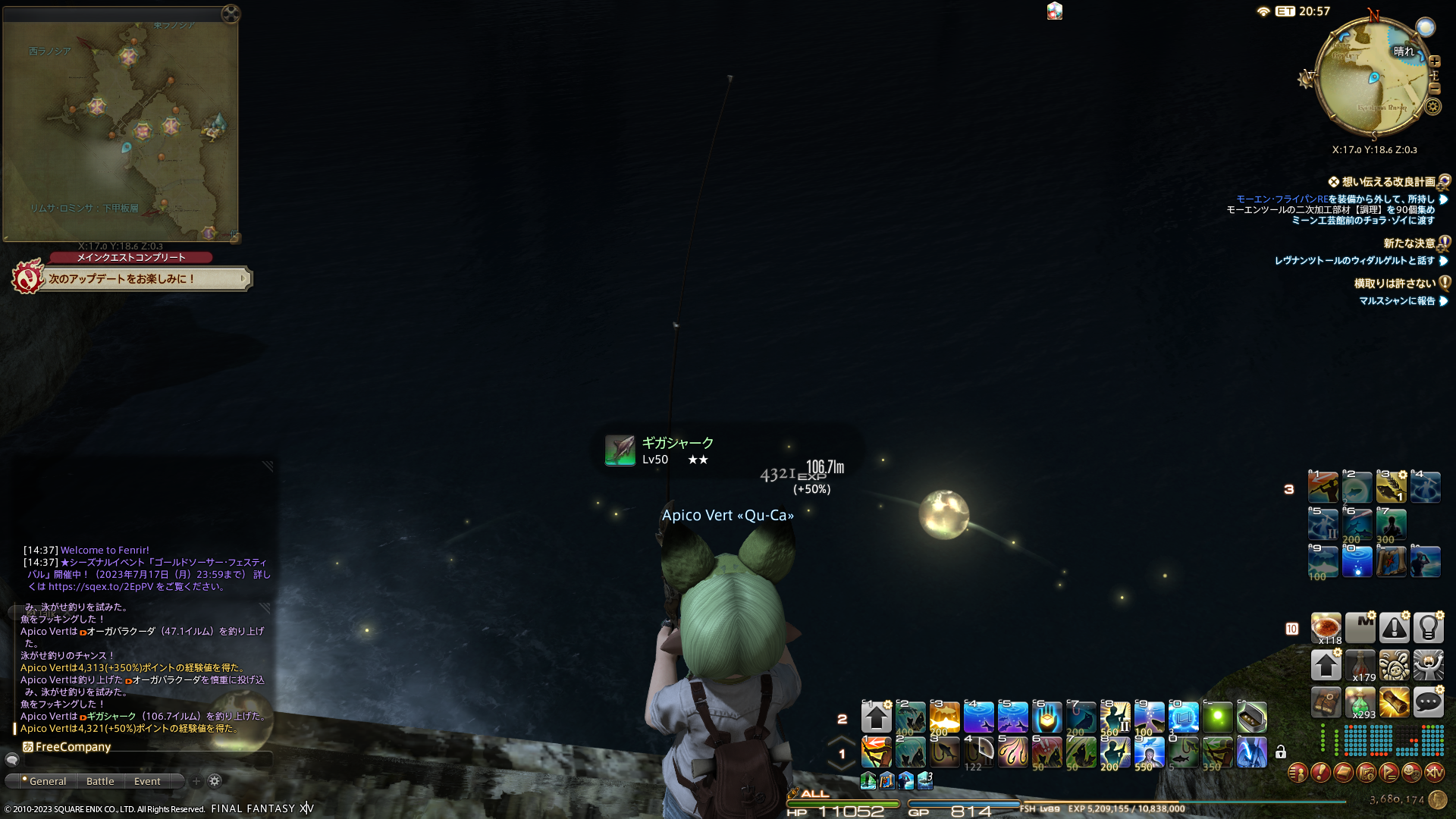Toggle the hotbar padlock
Viewport: 1456px width, 819px height.
[1281, 752]
